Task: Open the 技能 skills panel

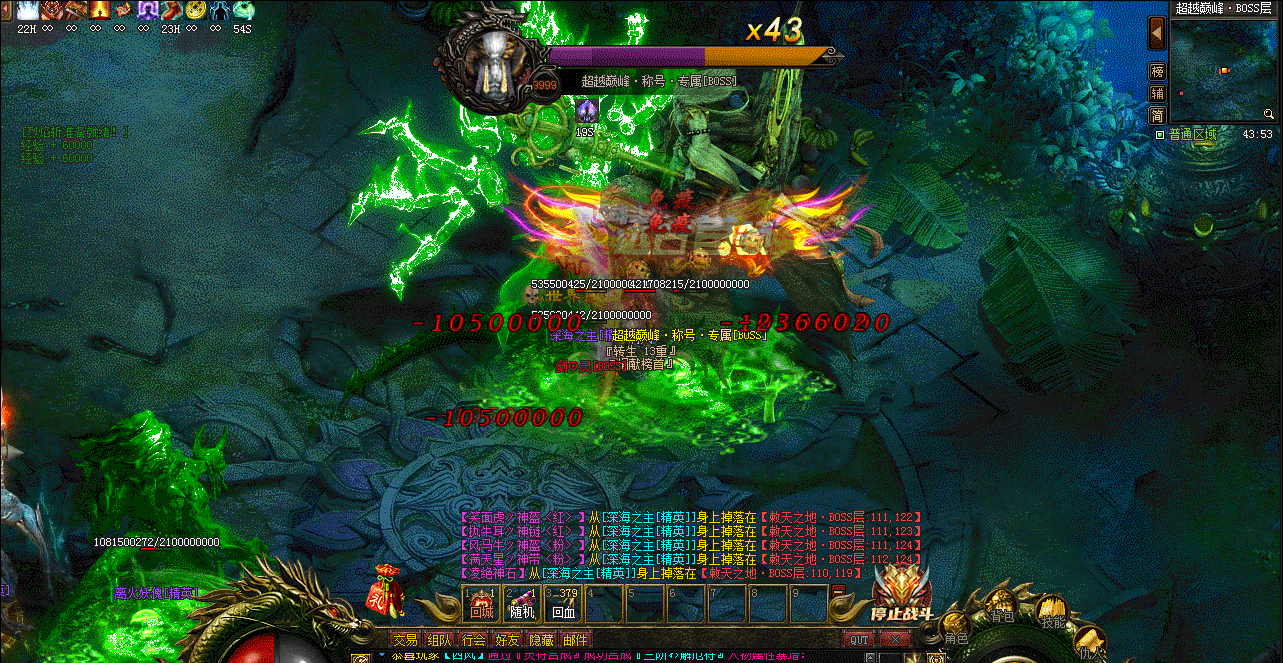Action: [1052, 612]
